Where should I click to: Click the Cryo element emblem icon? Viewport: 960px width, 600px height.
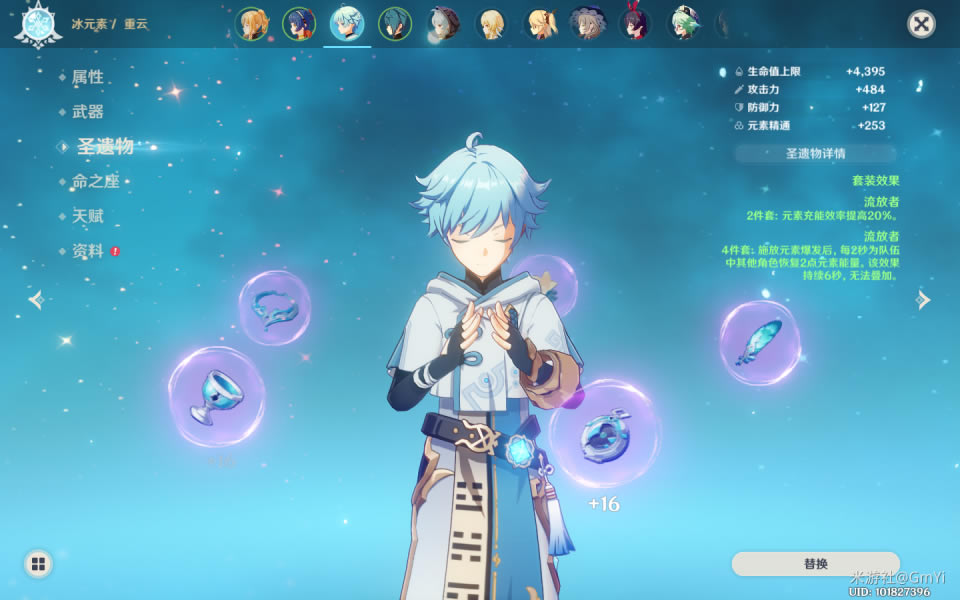click(38, 24)
